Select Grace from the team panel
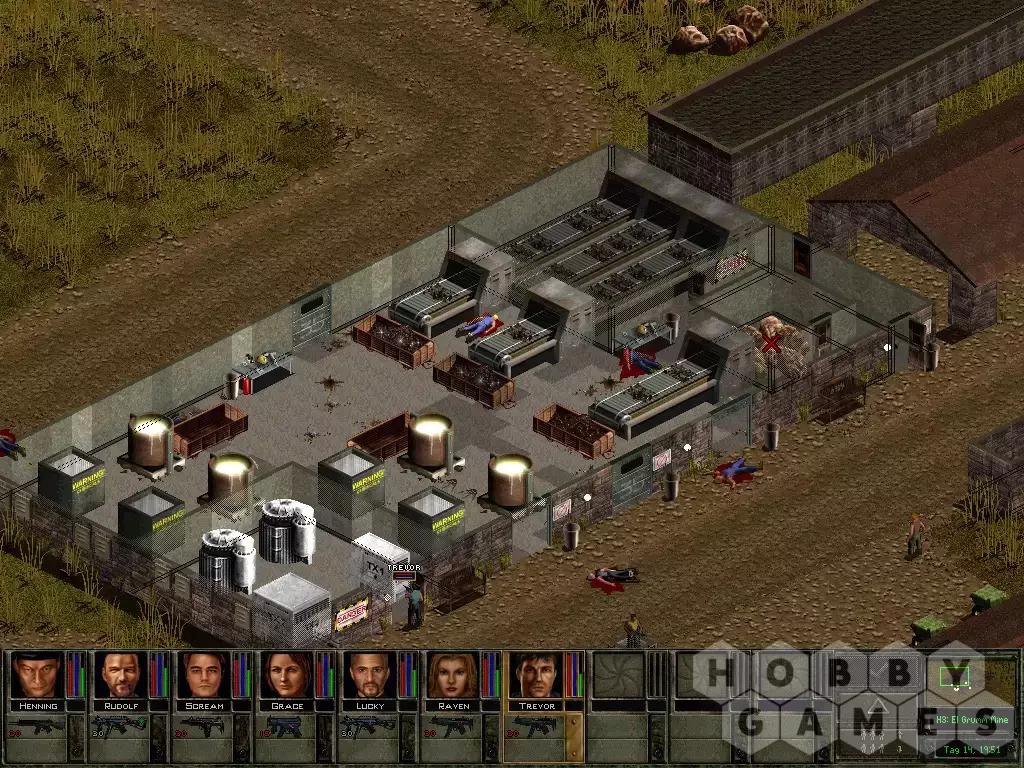The height and width of the screenshot is (768, 1024). [x=286, y=675]
